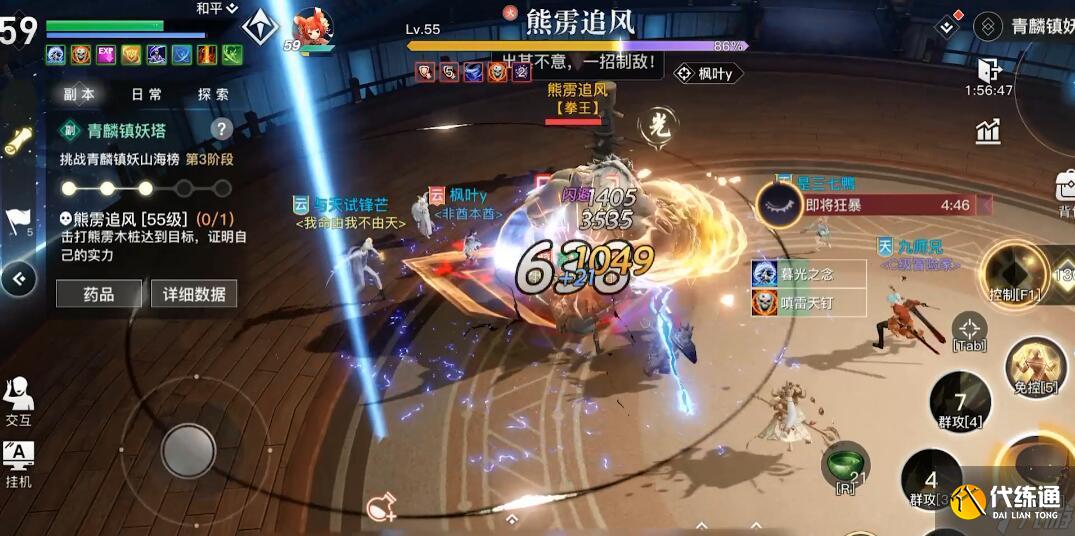Toggle 挂机 auto-battle mode

point(18,462)
